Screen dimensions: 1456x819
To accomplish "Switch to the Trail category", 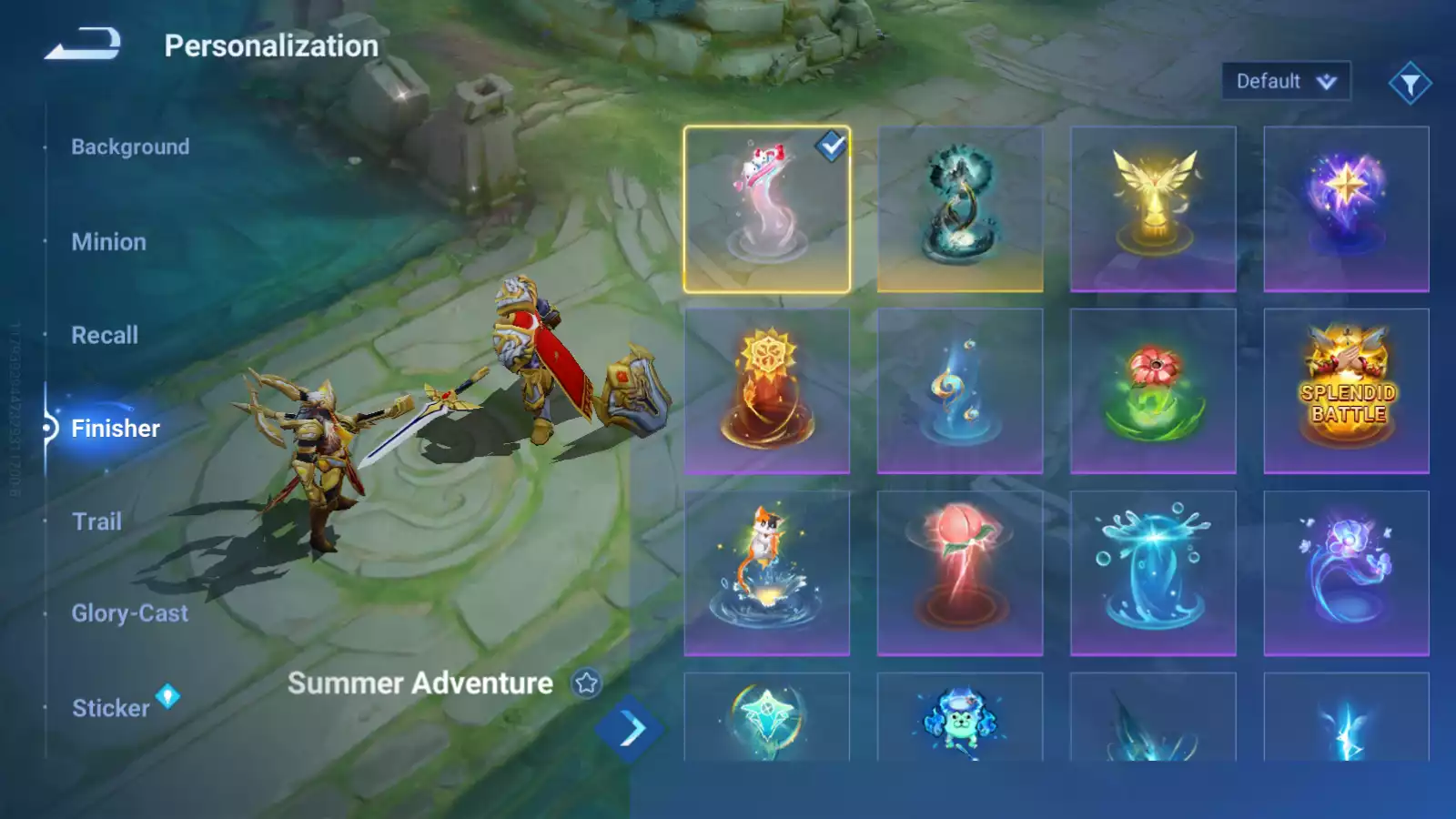I will pyautogui.click(x=96, y=521).
